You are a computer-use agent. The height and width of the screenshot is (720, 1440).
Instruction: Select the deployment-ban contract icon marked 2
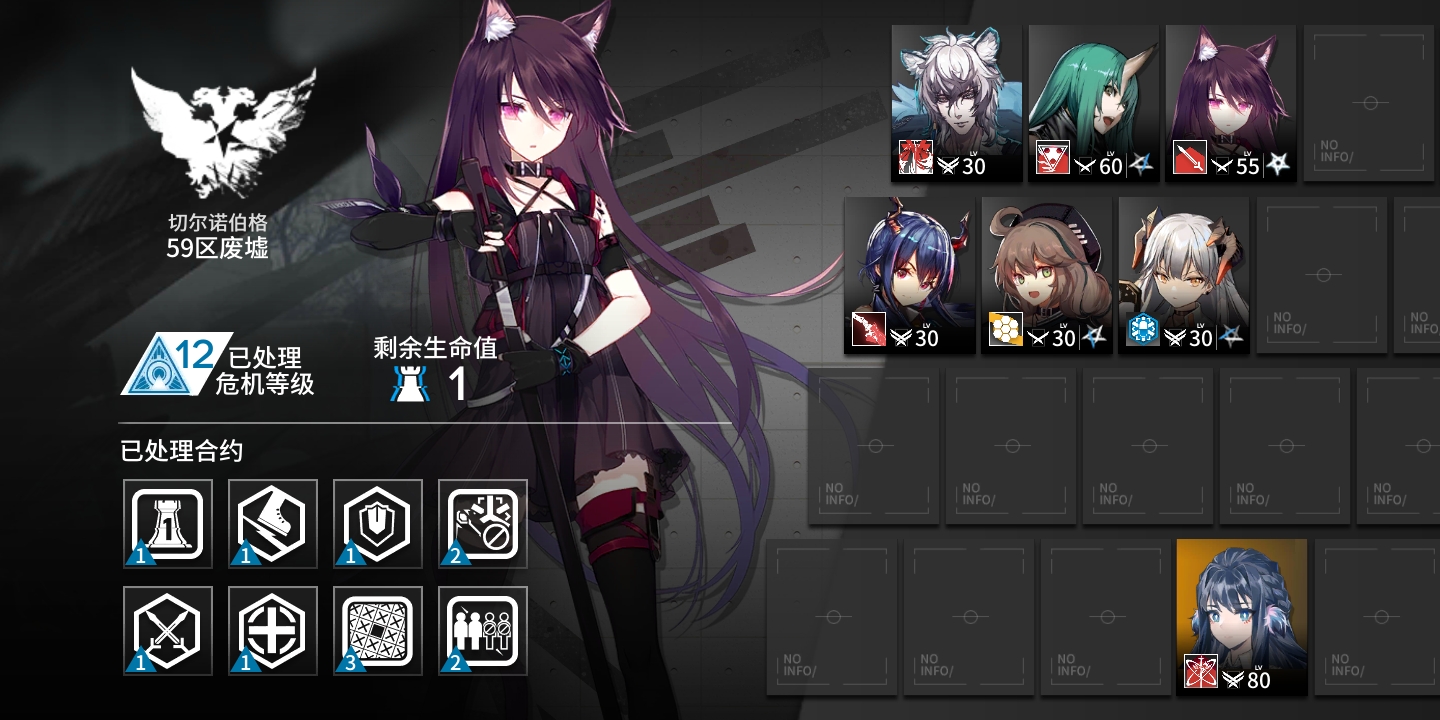click(482, 523)
